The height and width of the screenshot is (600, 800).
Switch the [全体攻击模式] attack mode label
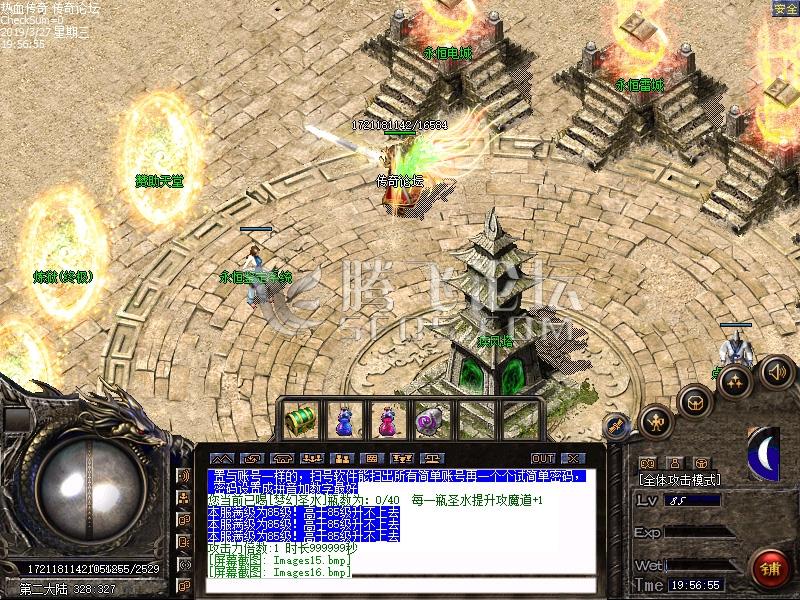coord(680,480)
